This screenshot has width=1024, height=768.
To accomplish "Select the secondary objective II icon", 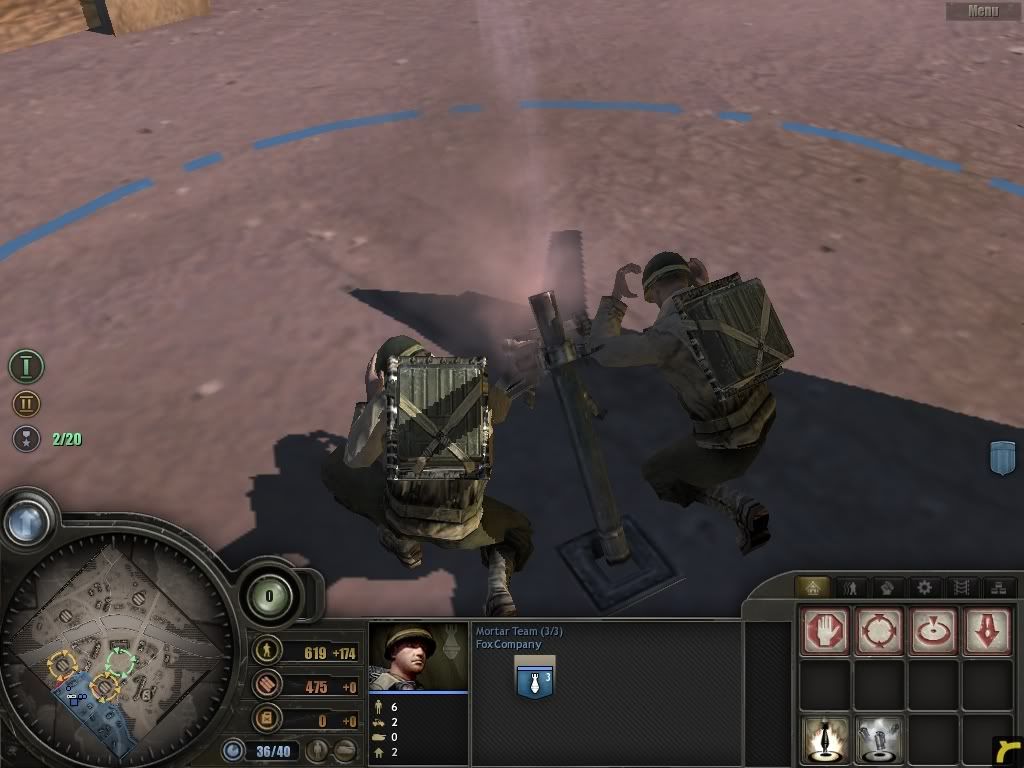I will point(26,404).
